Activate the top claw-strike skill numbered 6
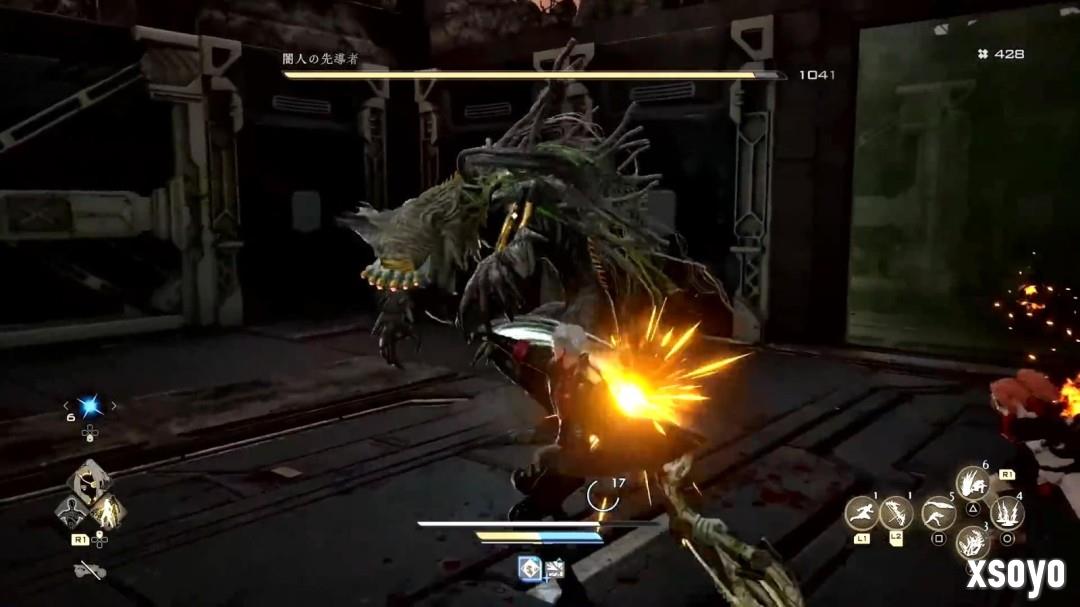The height and width of the screenshot is (607, 1080). (x=973, y=484)
